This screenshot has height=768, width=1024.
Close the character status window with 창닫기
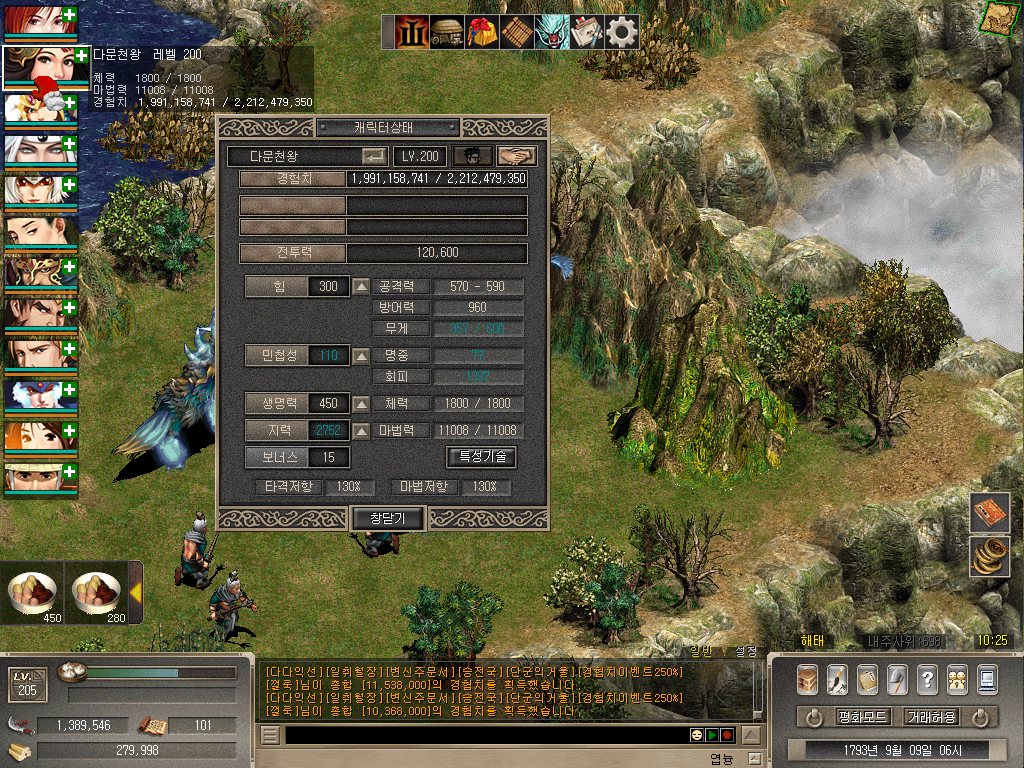click(x=389, y=517)
